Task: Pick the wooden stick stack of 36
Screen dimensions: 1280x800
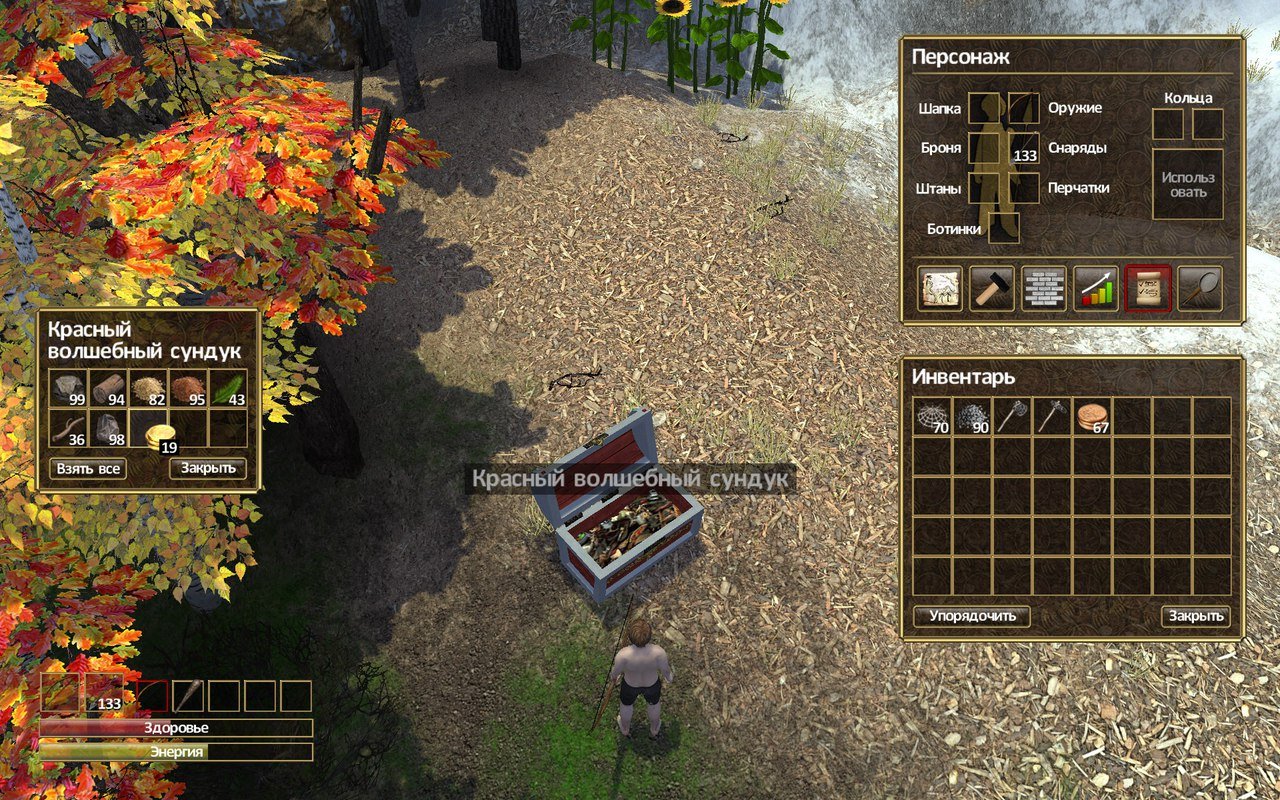Action: (x=68, y=428)
